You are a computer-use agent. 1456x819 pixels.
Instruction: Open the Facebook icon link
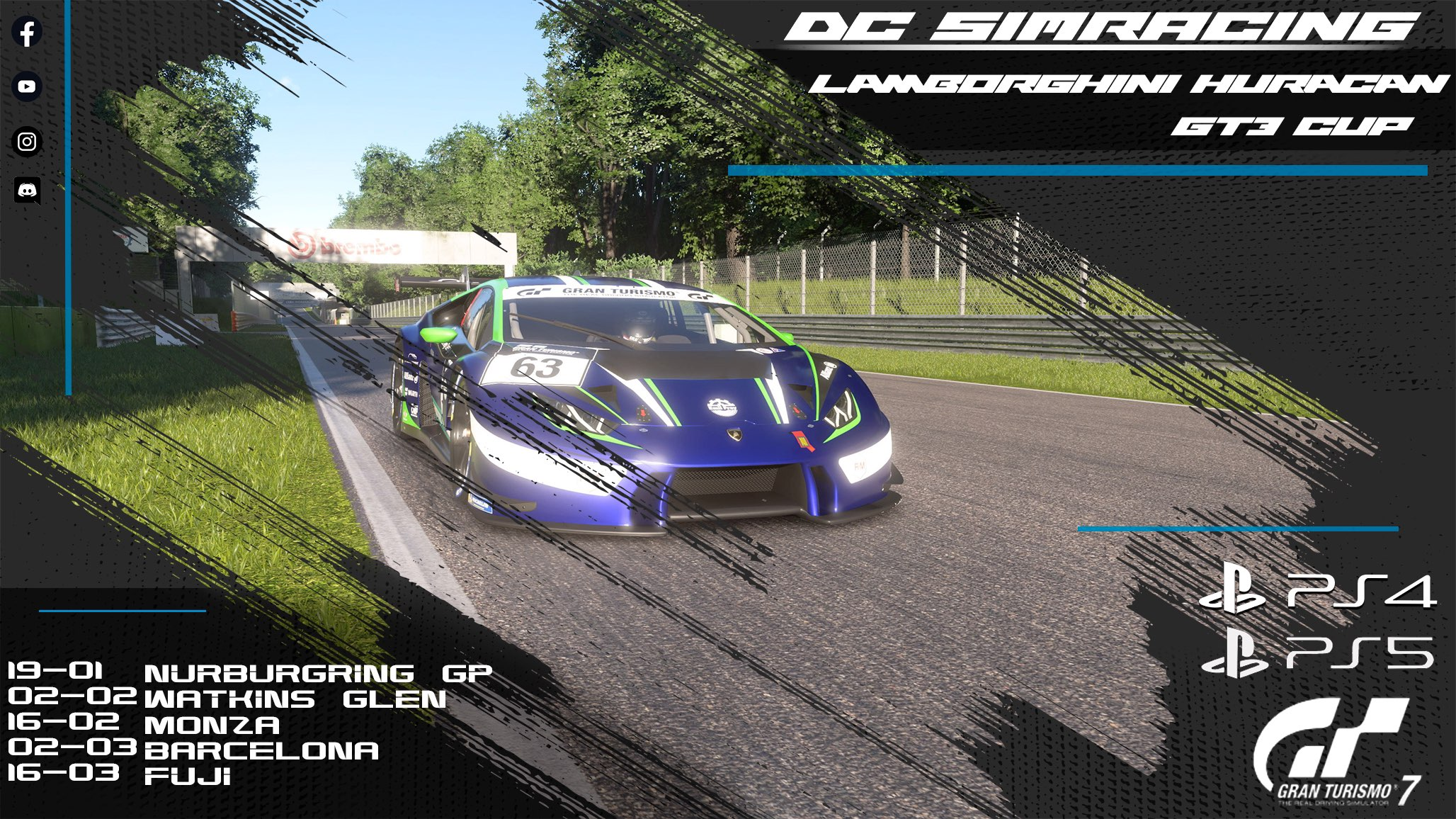pyautogui.click(x=27, y=33)
